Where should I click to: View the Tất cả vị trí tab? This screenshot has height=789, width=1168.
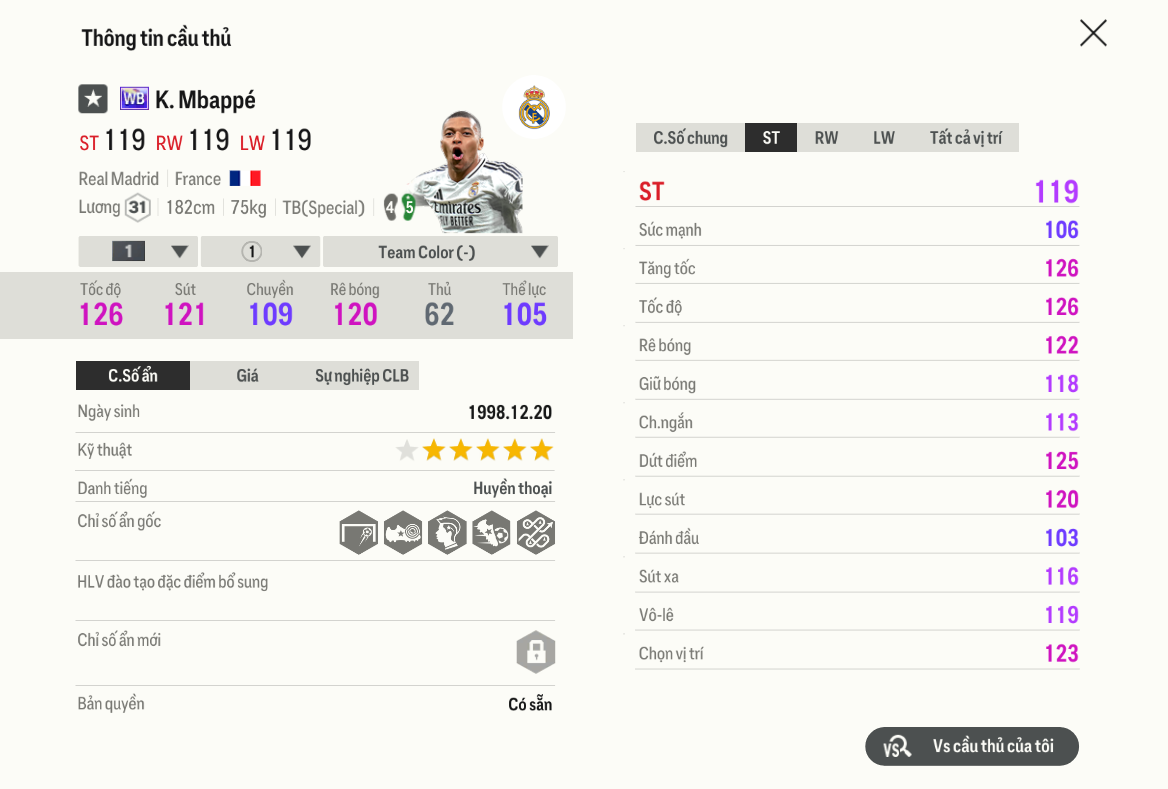tap(965, 138)
